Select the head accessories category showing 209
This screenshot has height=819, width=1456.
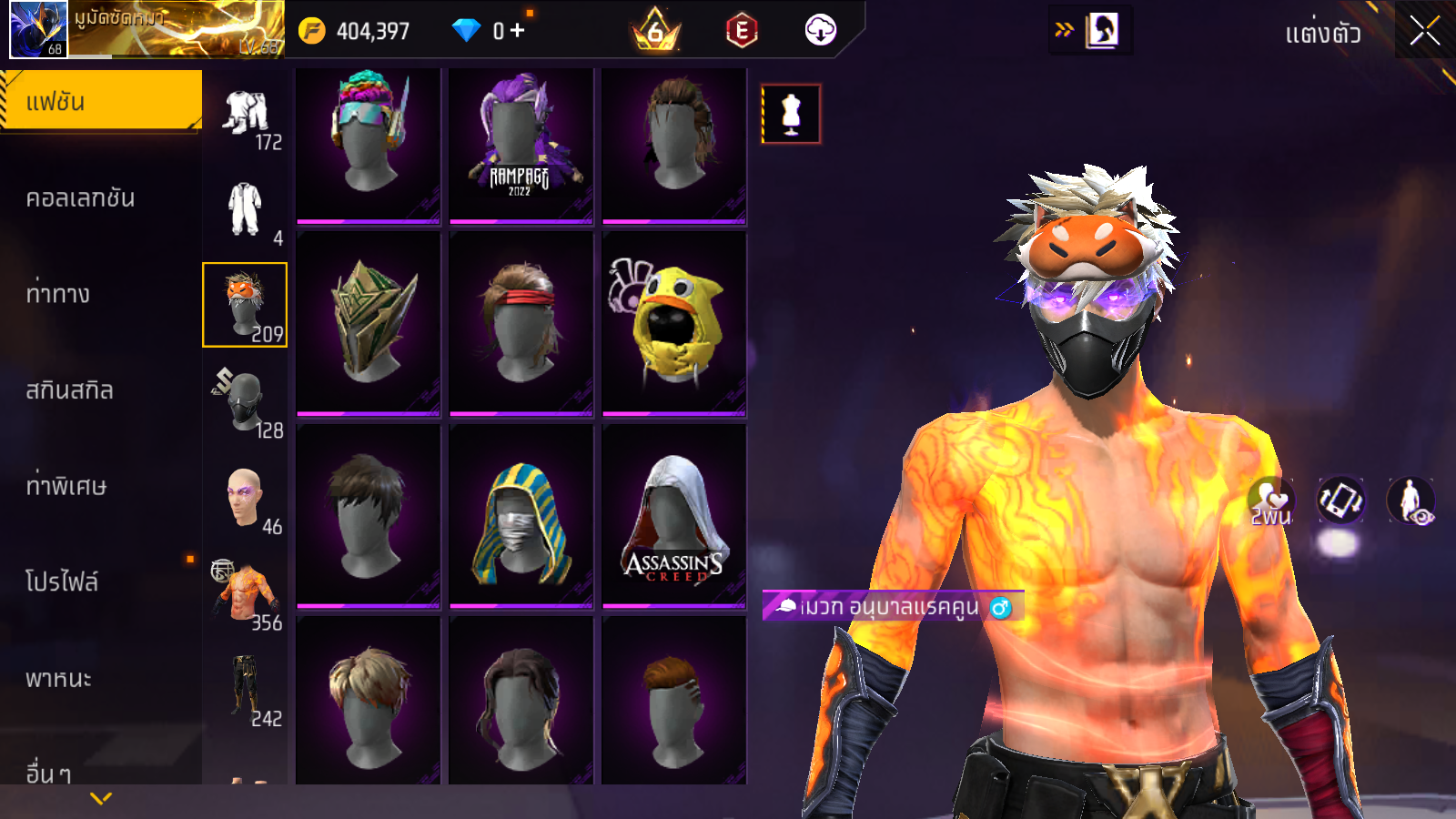[245, 305]
